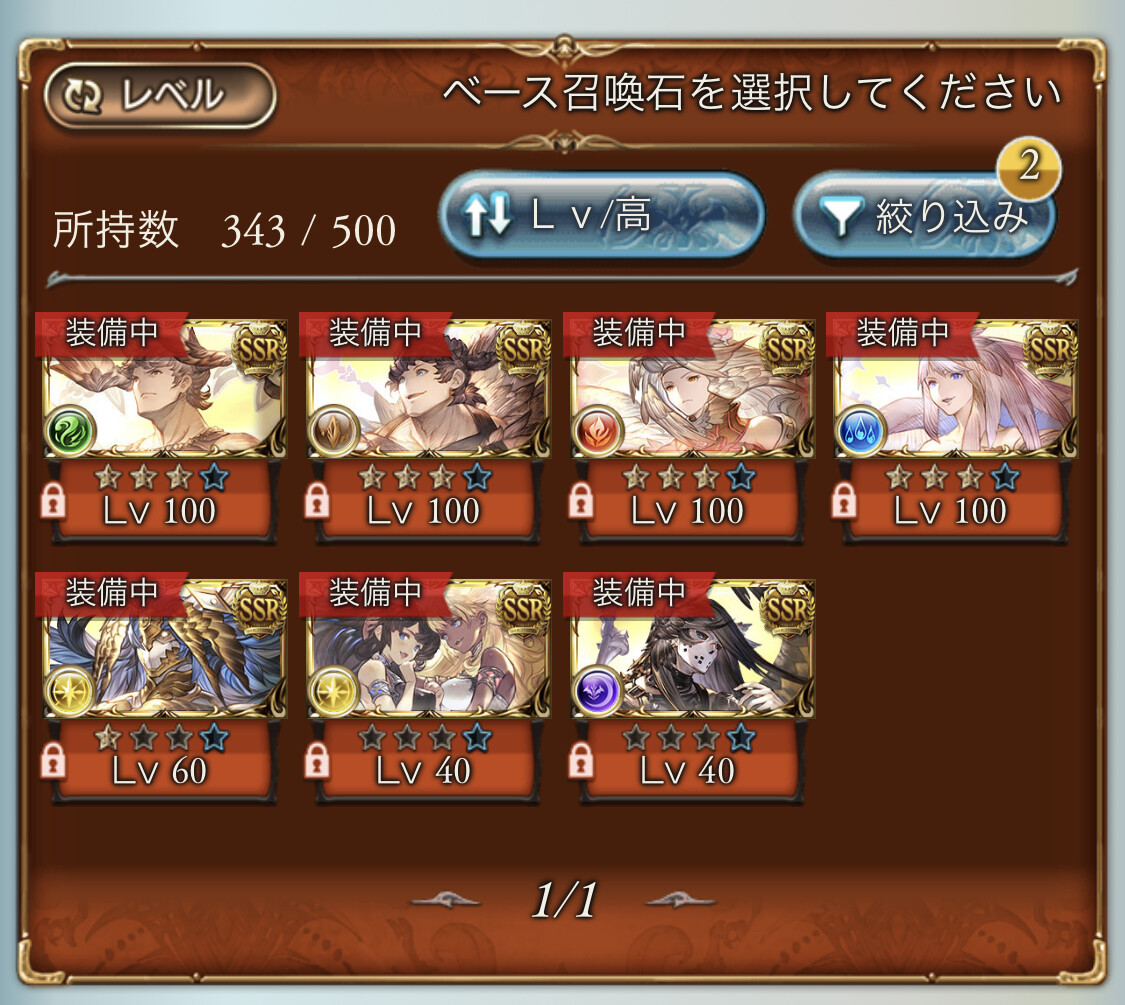
Task: Toggle the レベル display button
Action: pos(160,96)
